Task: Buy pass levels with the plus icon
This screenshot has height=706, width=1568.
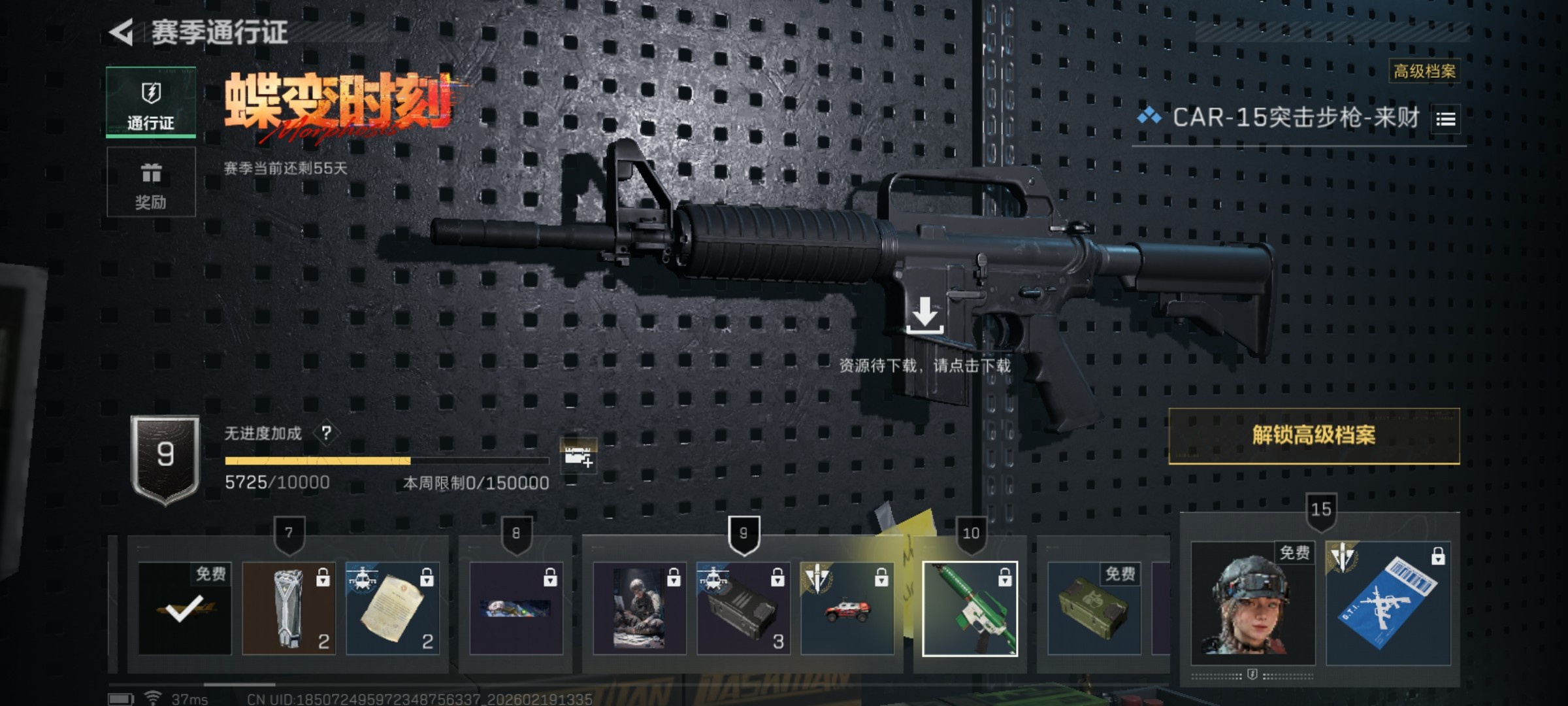Action: 578,456
